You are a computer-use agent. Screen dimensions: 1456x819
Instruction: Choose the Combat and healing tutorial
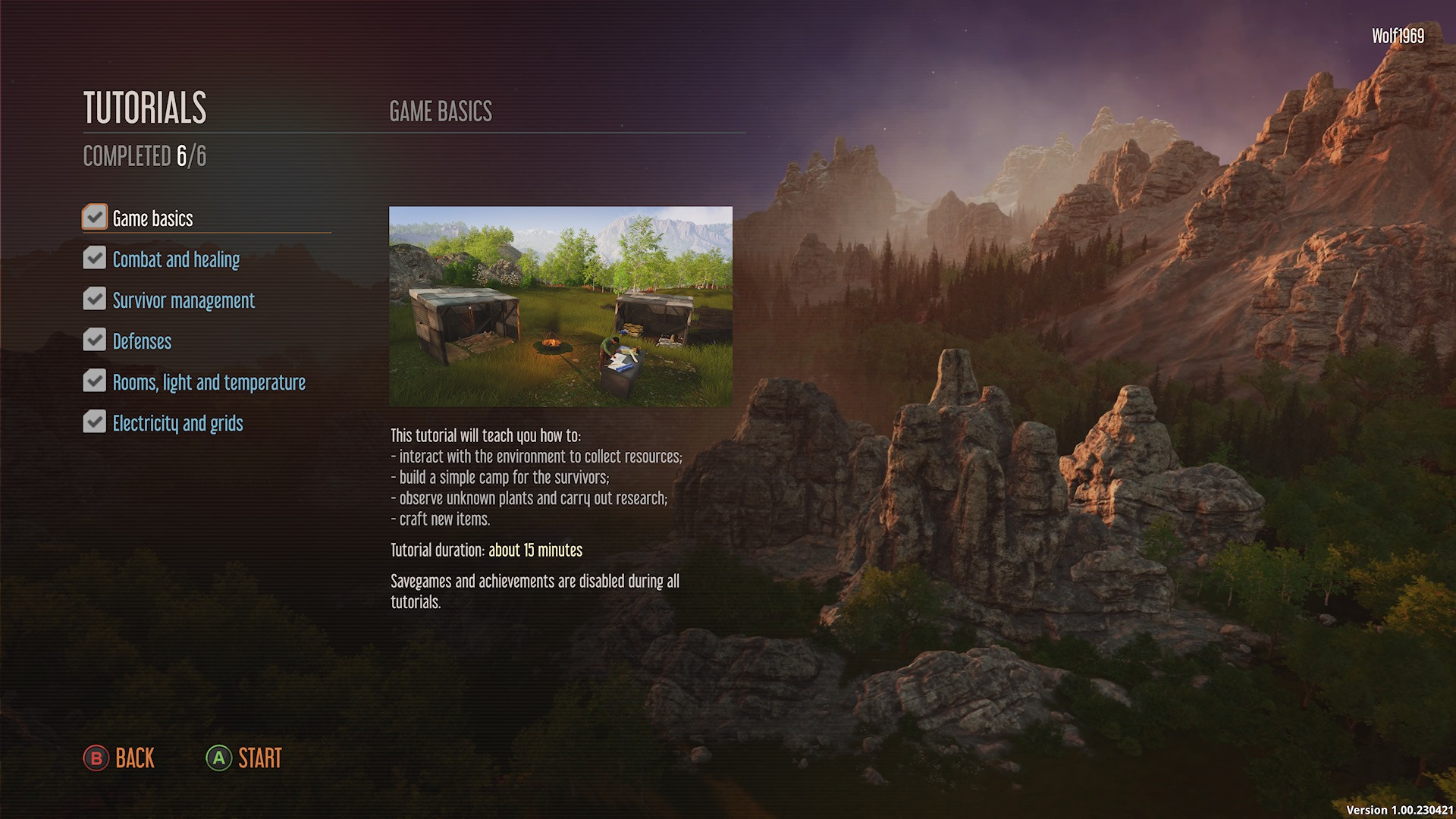click(x=176, y=259)
